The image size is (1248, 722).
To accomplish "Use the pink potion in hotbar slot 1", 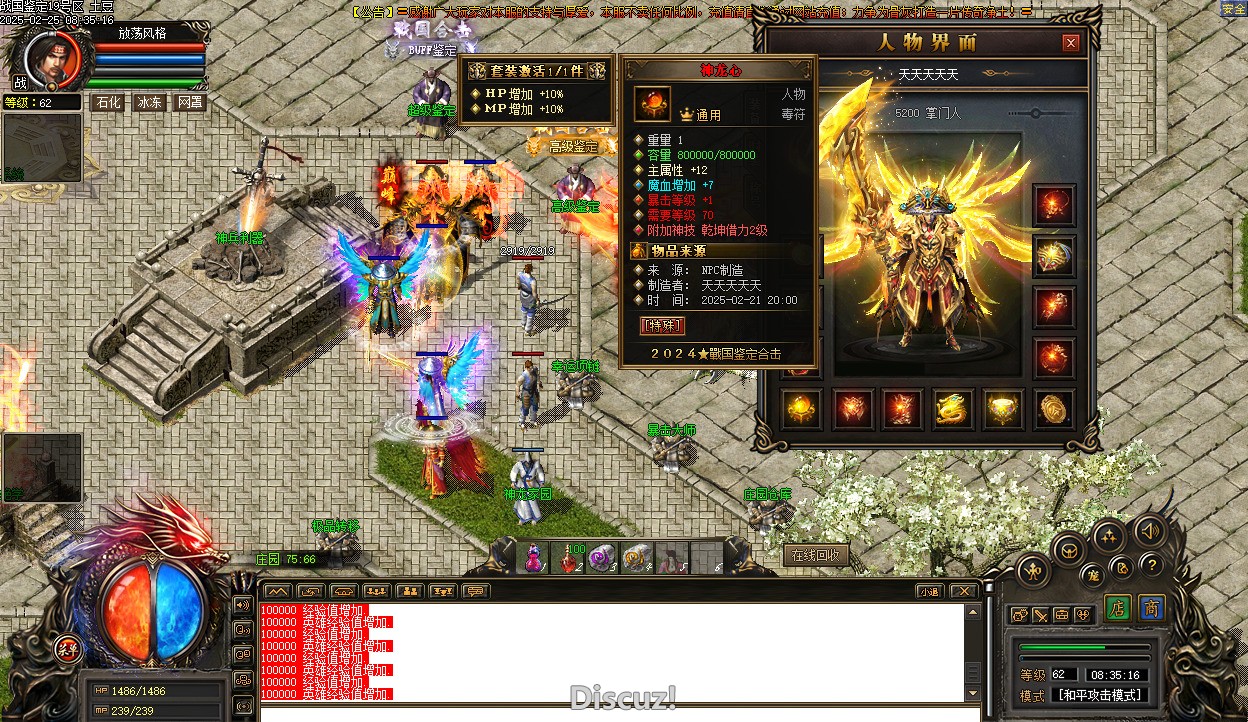I will point(535,558).
